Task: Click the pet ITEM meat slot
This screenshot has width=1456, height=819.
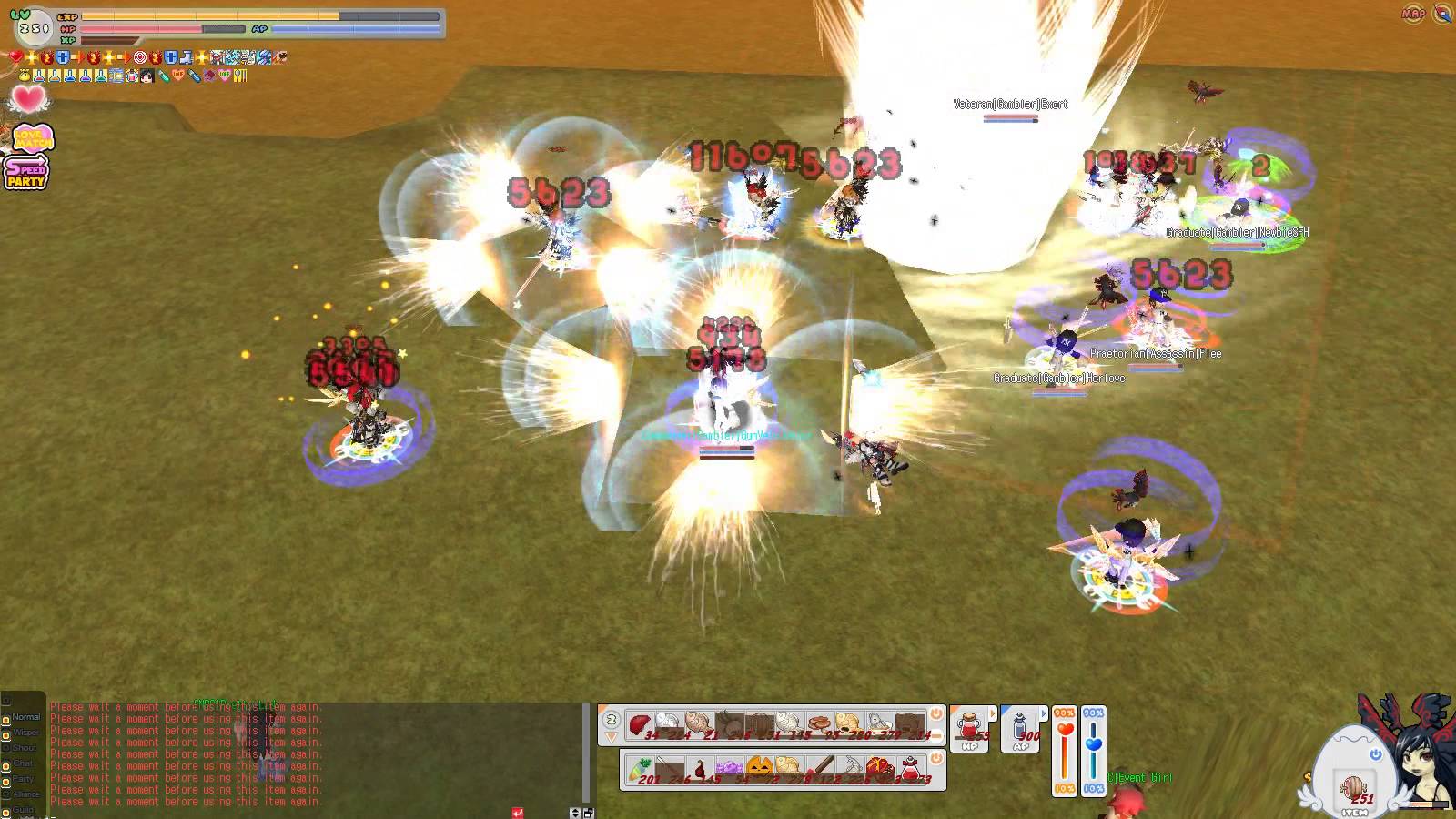Action: 1353,787
